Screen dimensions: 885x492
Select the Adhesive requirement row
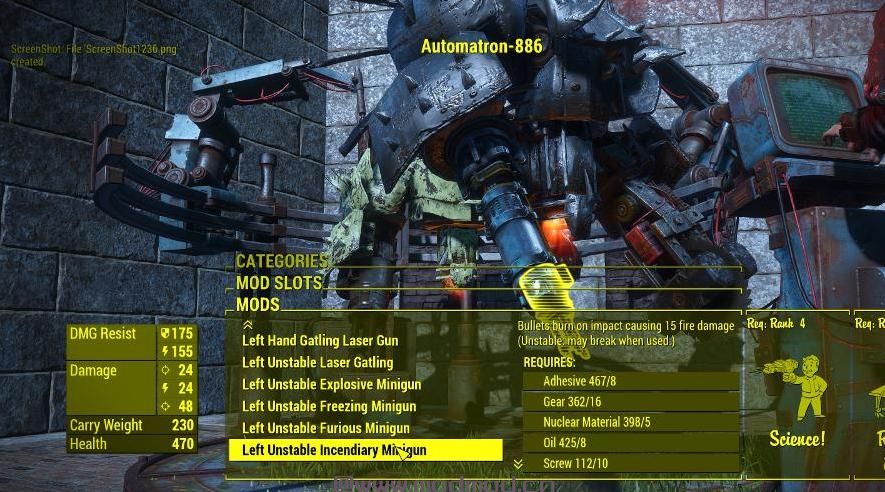tap(630, 381)
